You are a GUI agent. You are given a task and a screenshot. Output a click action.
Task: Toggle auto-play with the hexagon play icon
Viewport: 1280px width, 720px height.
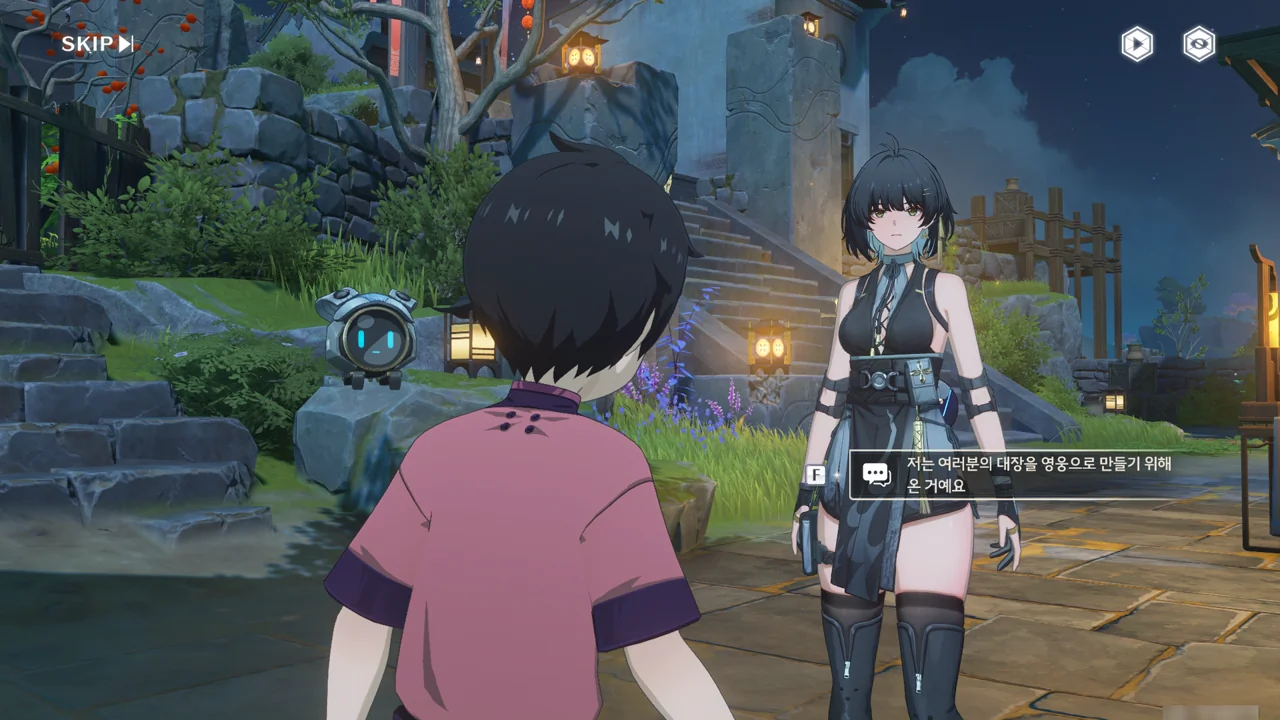[x=1137, y=44]
